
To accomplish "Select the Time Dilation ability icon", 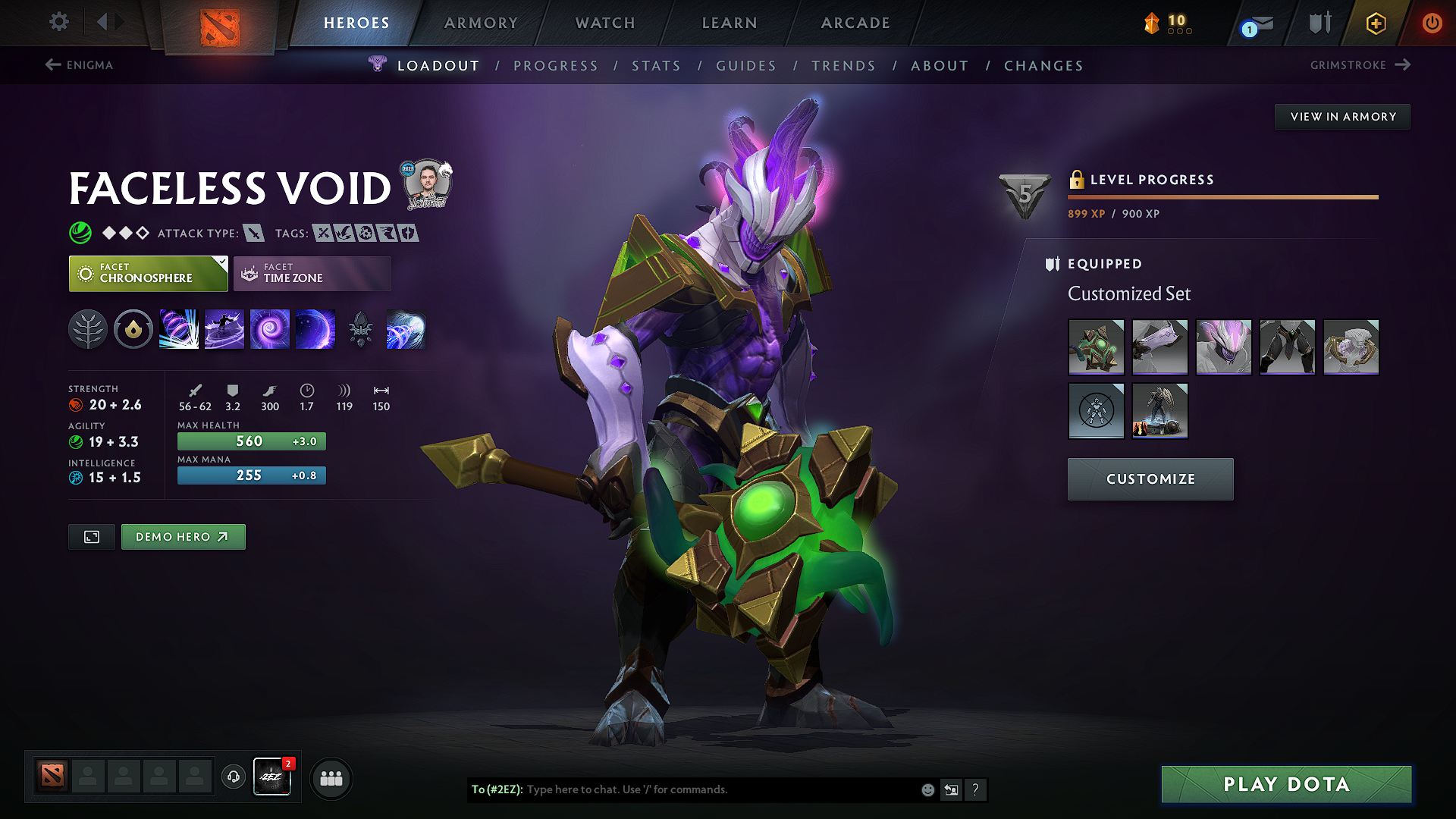I will [x=224, y=329].
